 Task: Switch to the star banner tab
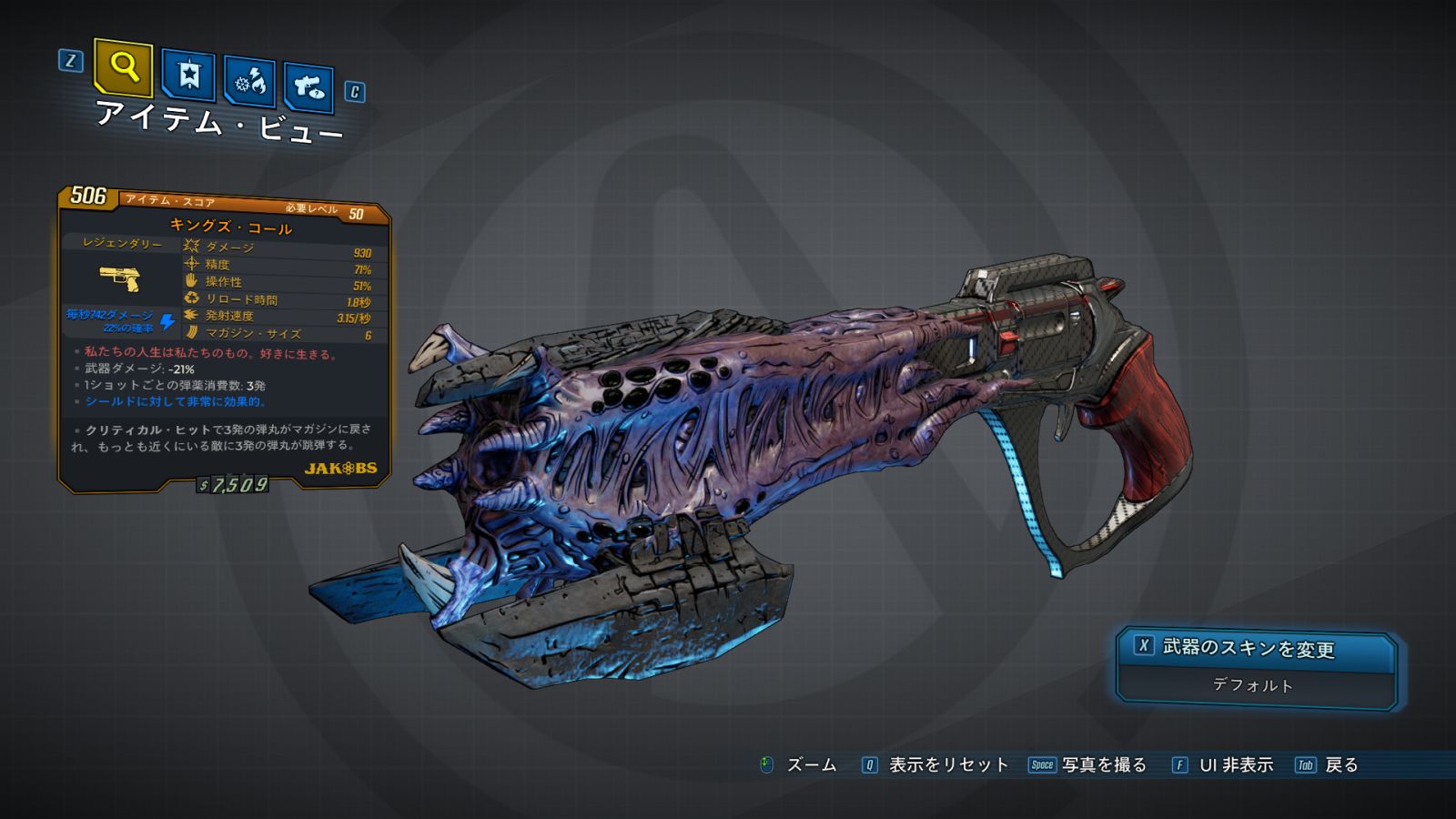pyautogui.click(x=188, y=76)
